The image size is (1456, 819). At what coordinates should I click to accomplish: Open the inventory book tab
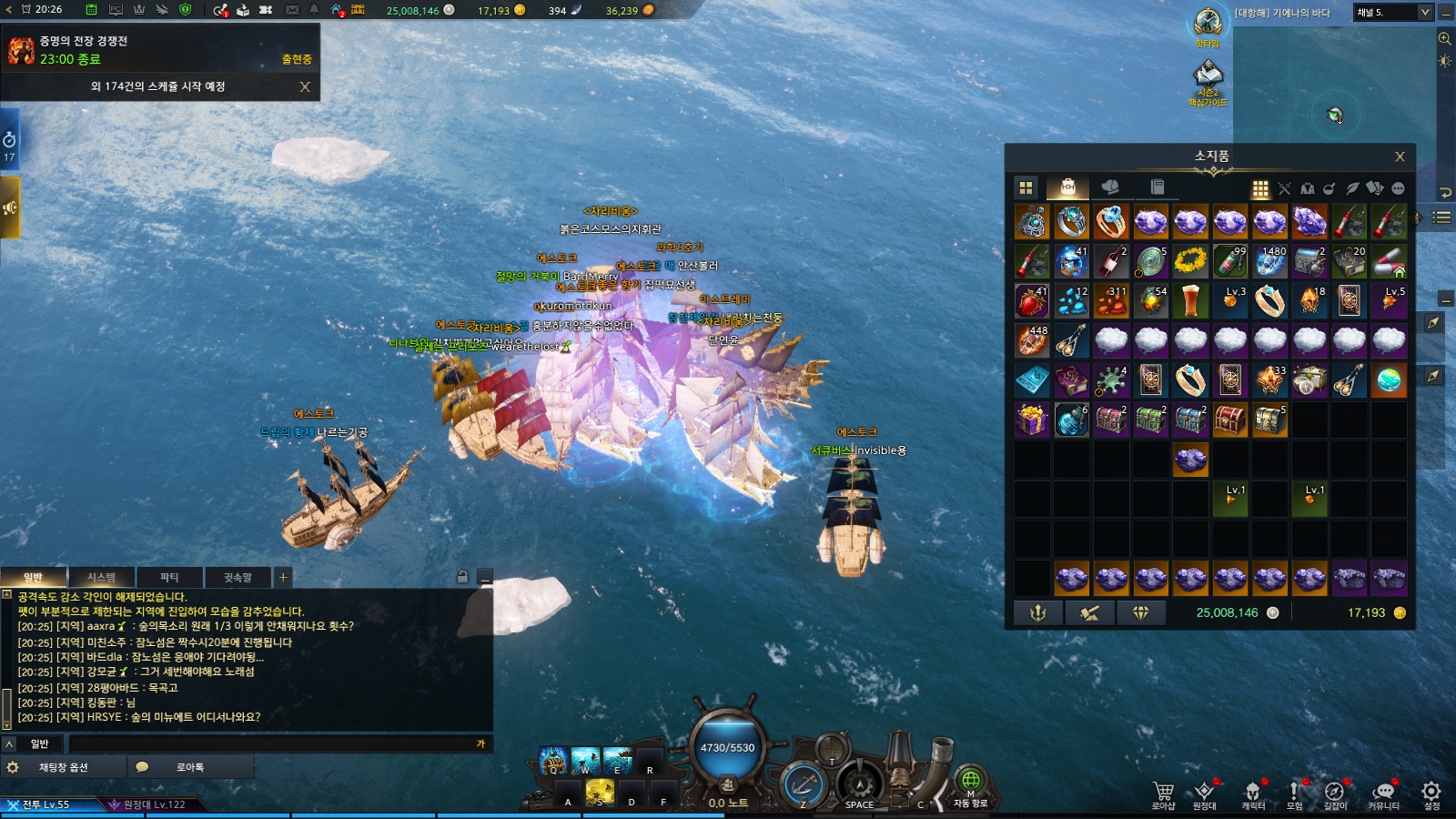point(1158,187)
